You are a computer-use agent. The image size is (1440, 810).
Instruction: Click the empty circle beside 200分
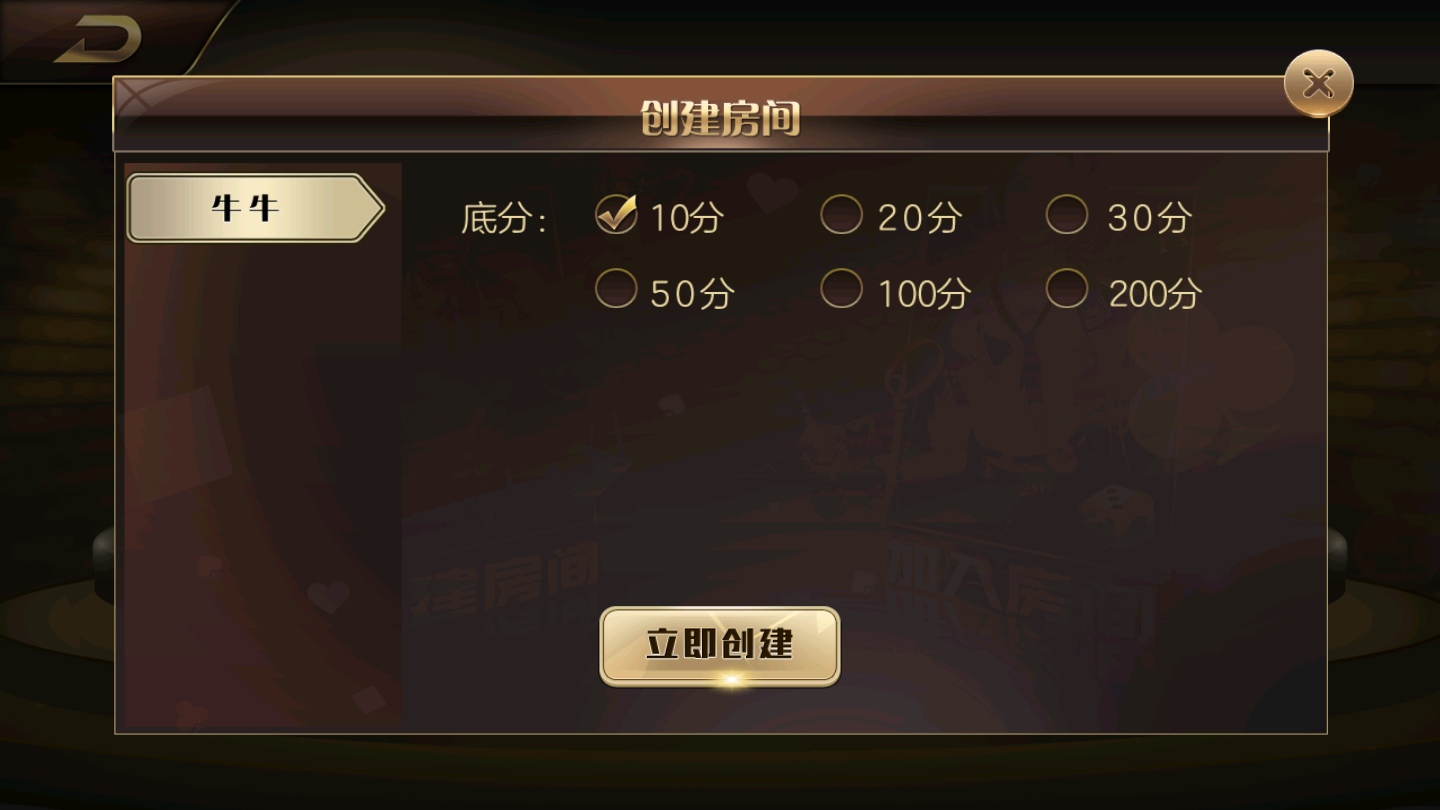(x=1067, y=288)
